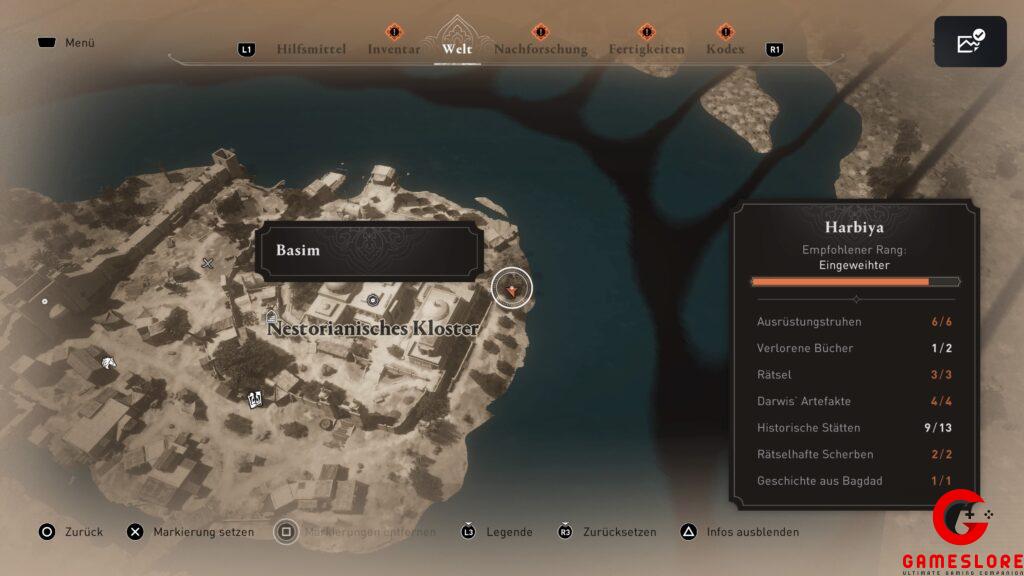
Task: Click the Ausrüstungstruhen entry in Harbiya panel
Action: pos(855,322)
